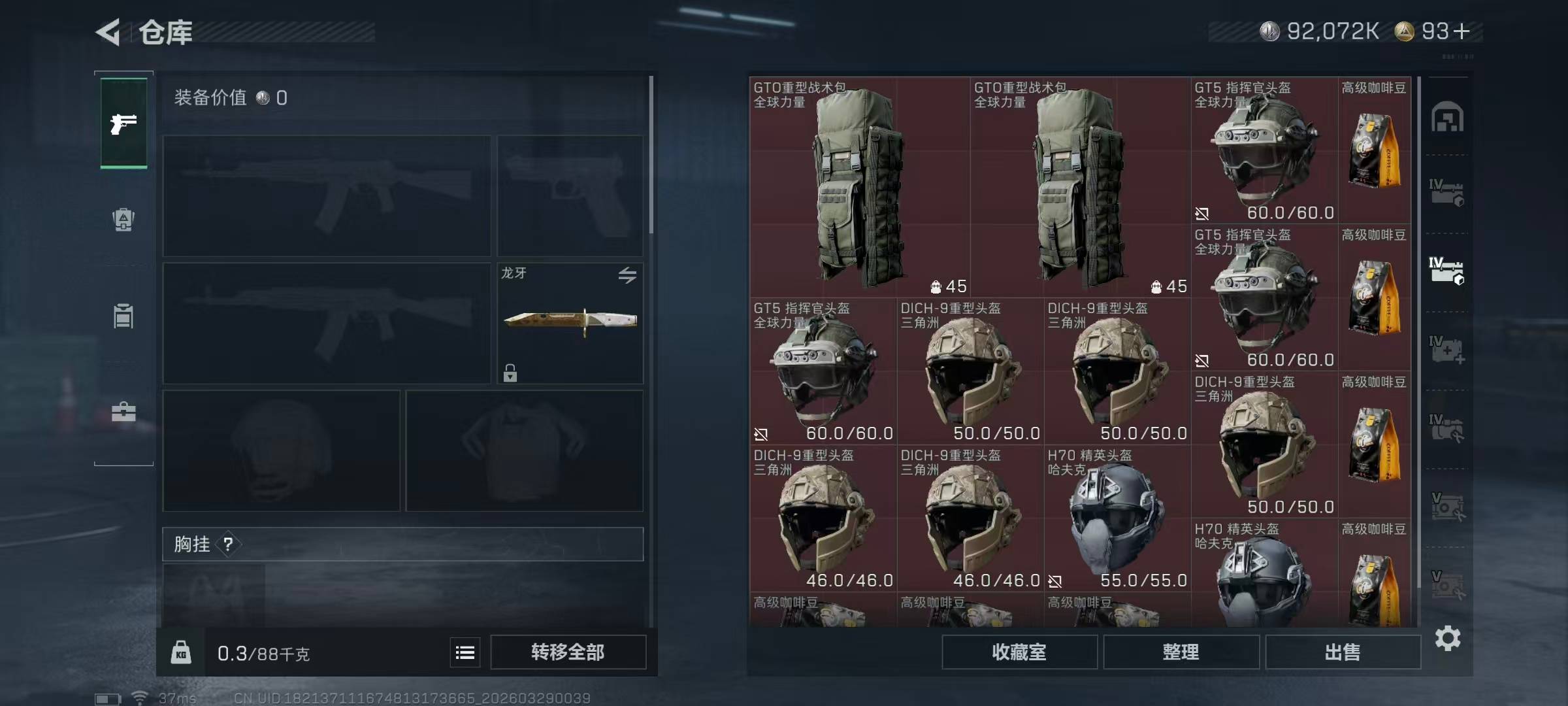Select the highlighted tier IV storage box
This screenshot has height=706, width=1568.
1446,271
